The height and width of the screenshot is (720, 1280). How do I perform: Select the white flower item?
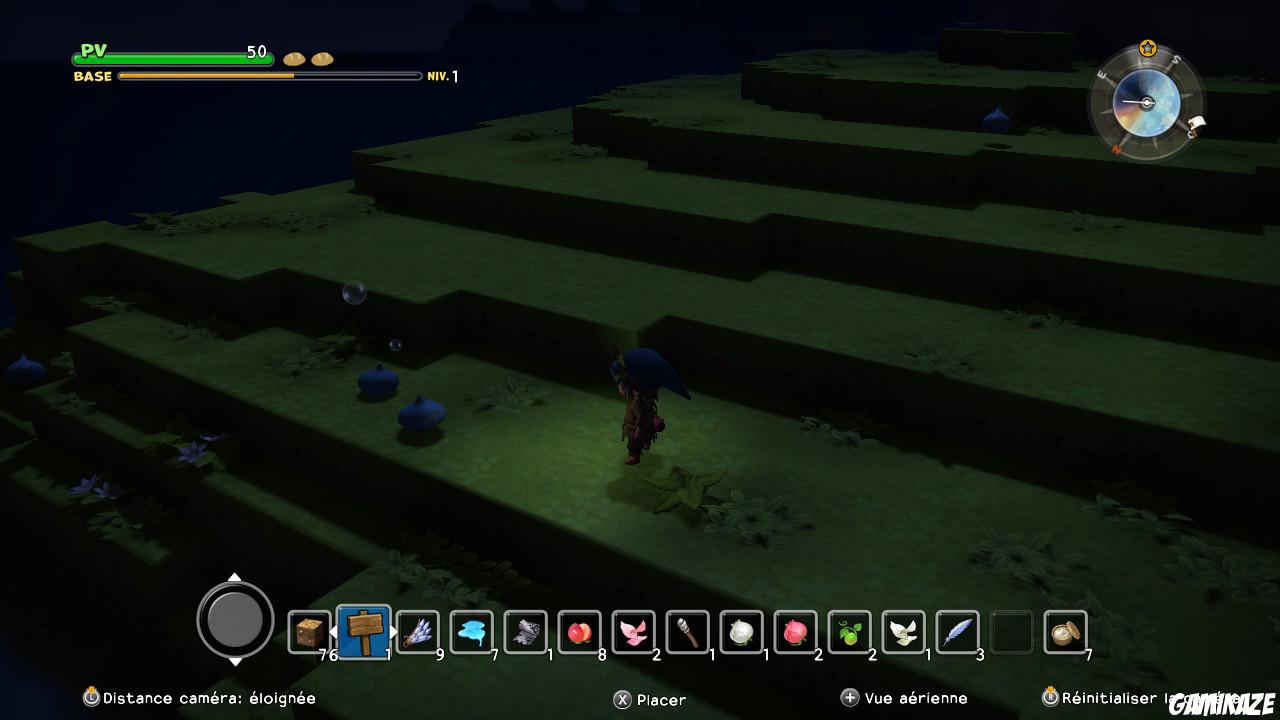coord(742,630)
